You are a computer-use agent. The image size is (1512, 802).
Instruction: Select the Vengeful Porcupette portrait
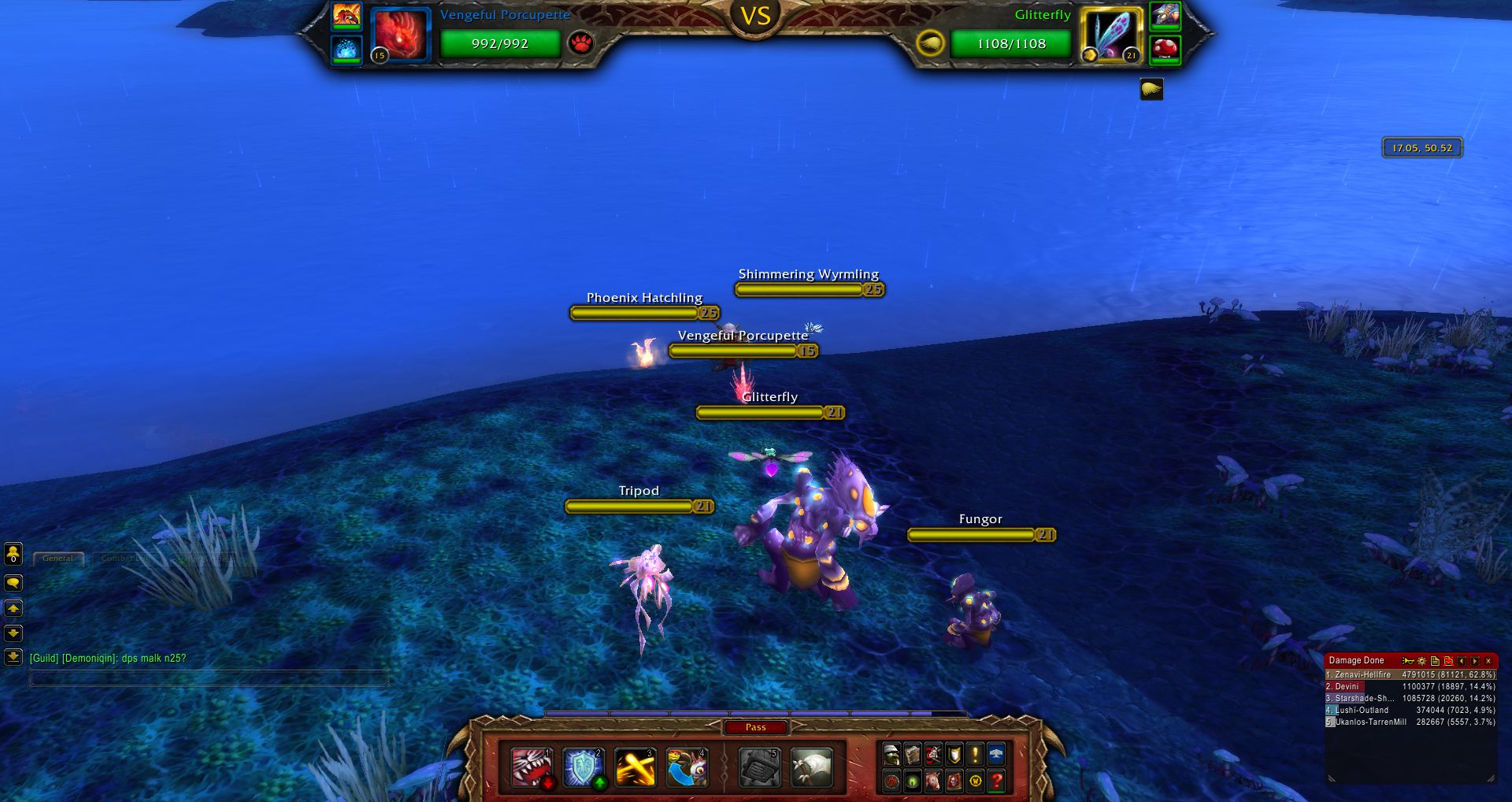[x=401, y=34]
